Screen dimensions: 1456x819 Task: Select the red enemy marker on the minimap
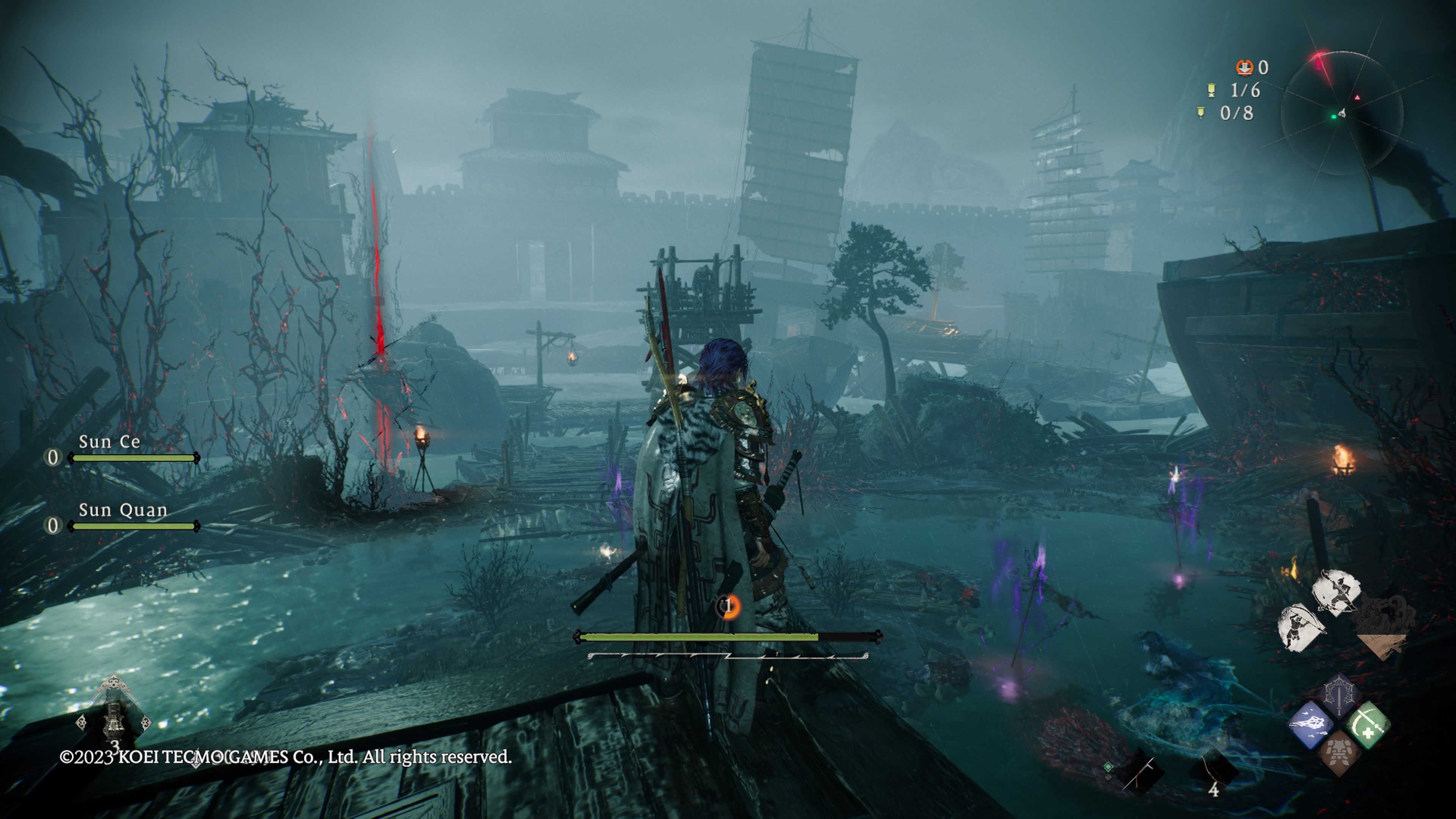(x=1357, y=98)
